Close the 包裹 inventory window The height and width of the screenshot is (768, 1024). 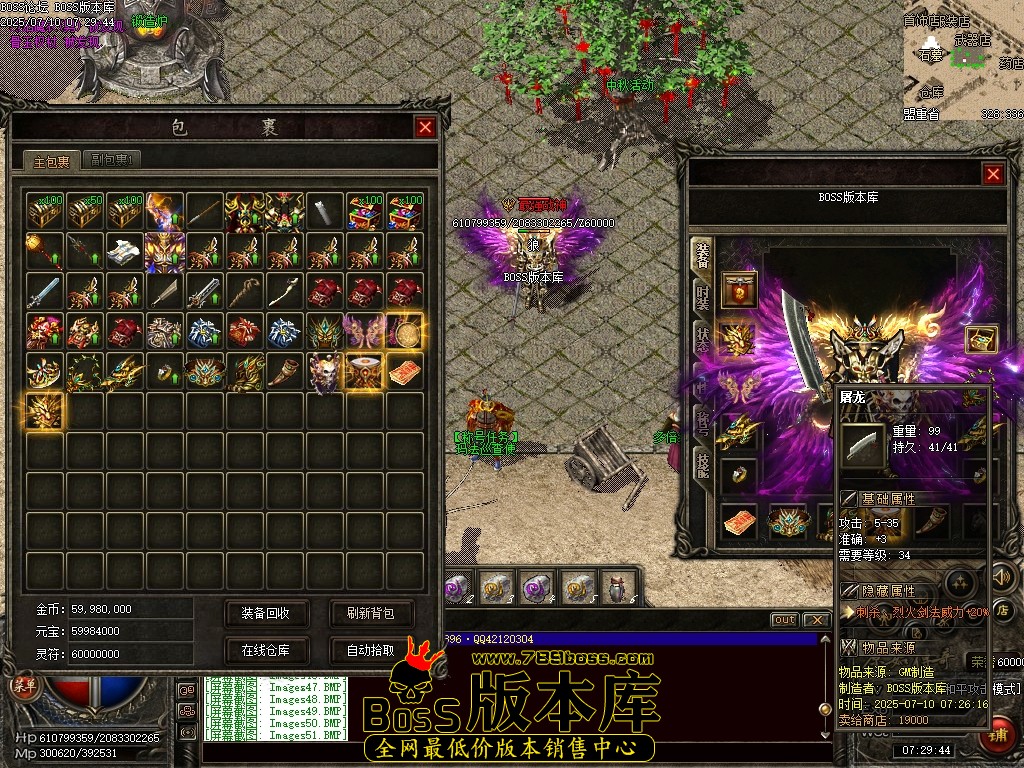pos(425,128)
